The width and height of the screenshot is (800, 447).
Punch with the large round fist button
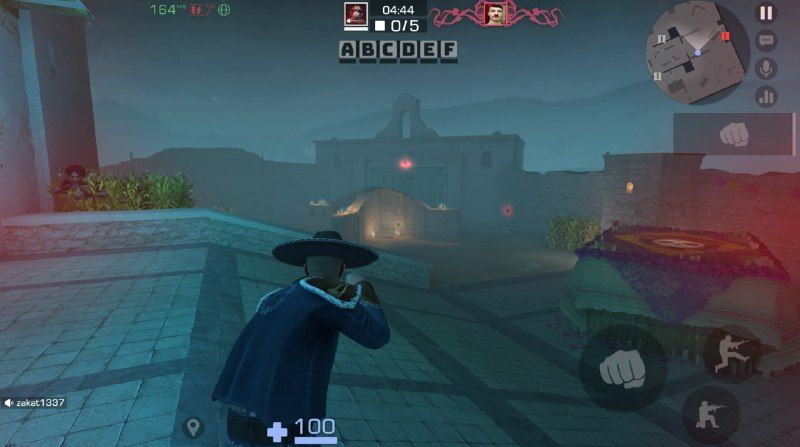[x=623, y=369]
